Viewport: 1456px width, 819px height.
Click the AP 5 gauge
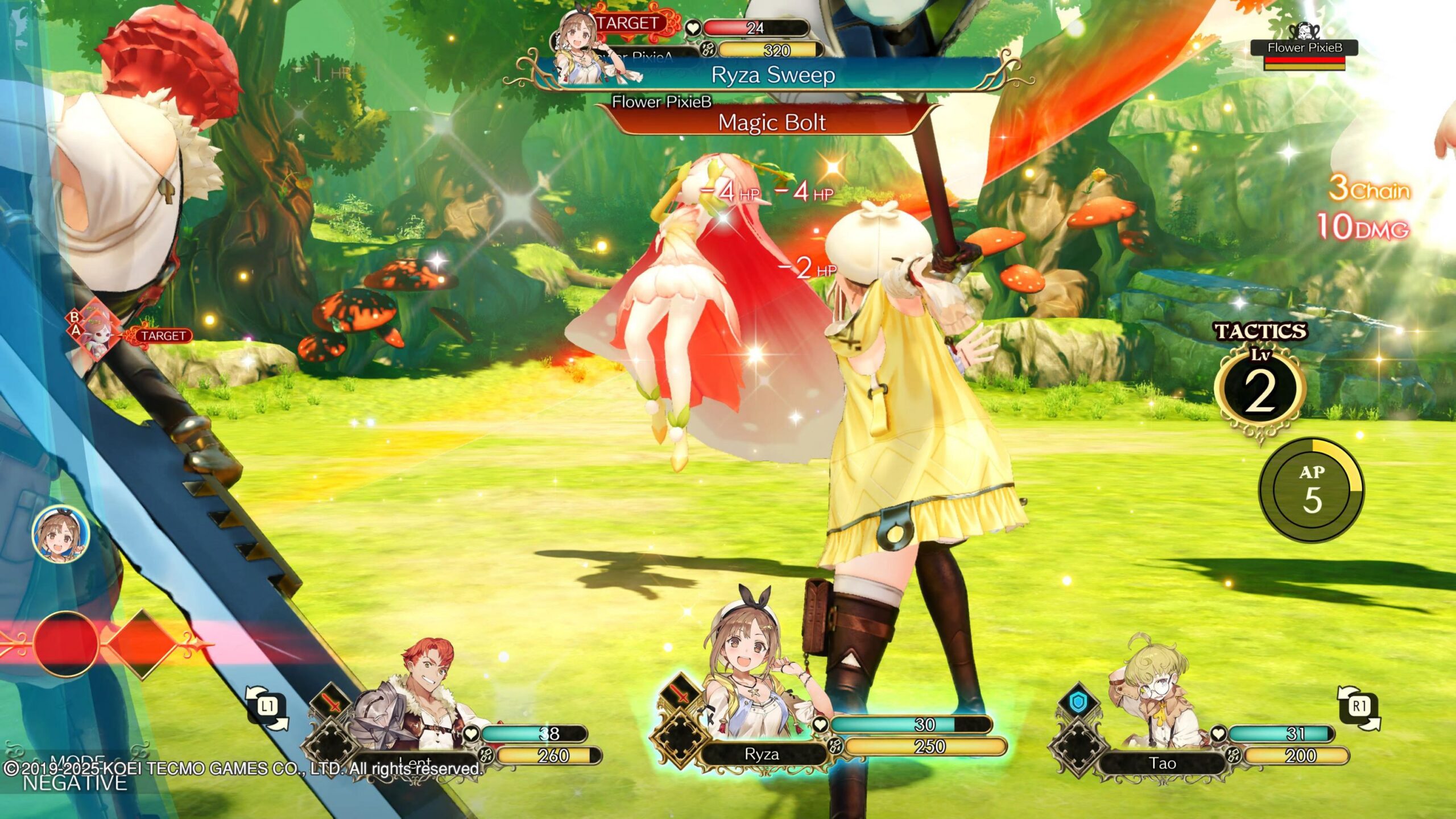[x=1312, y=490]
